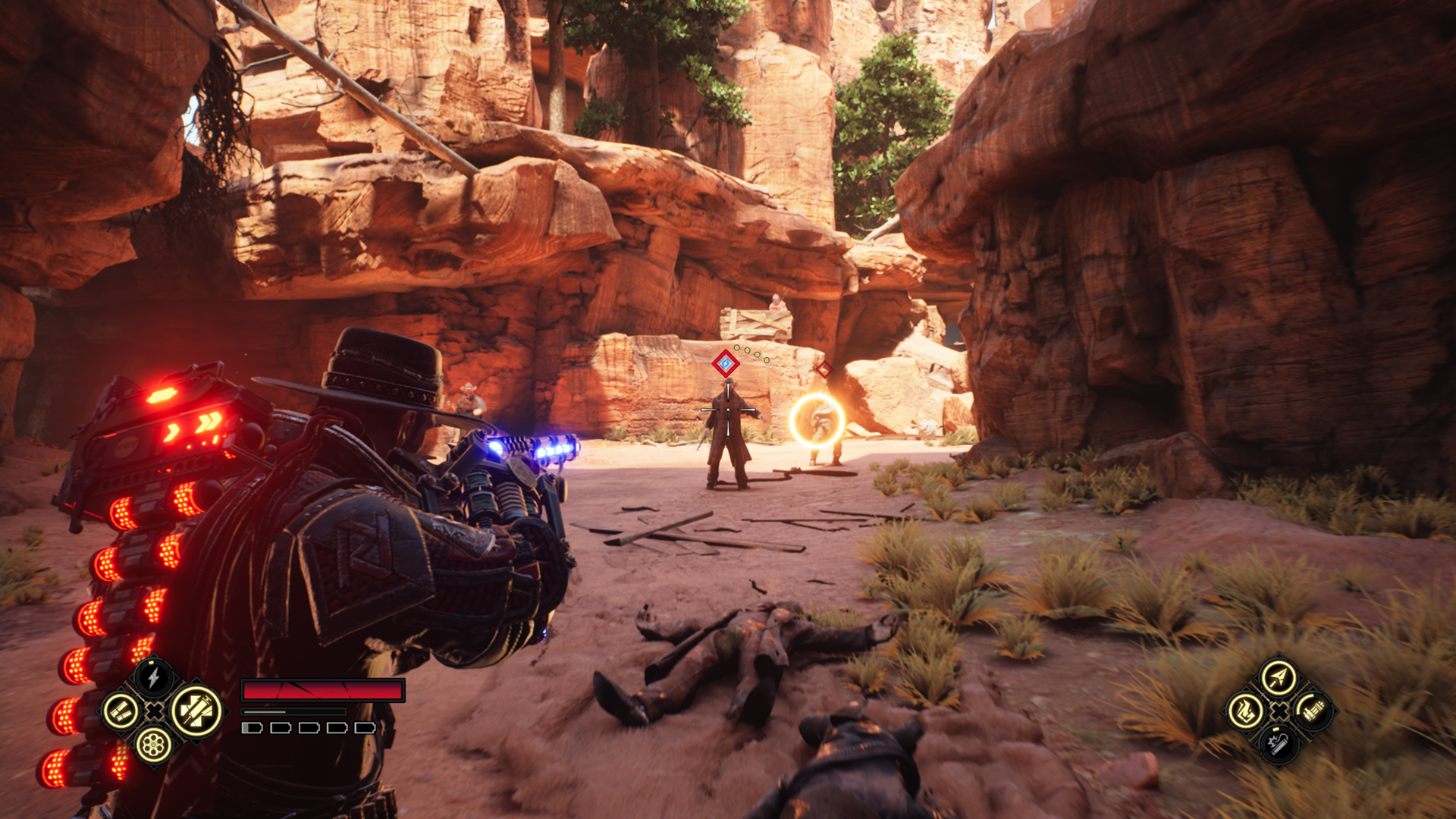
Task: Activate the gatling gun ability icon
Action: coord(1312,711)
